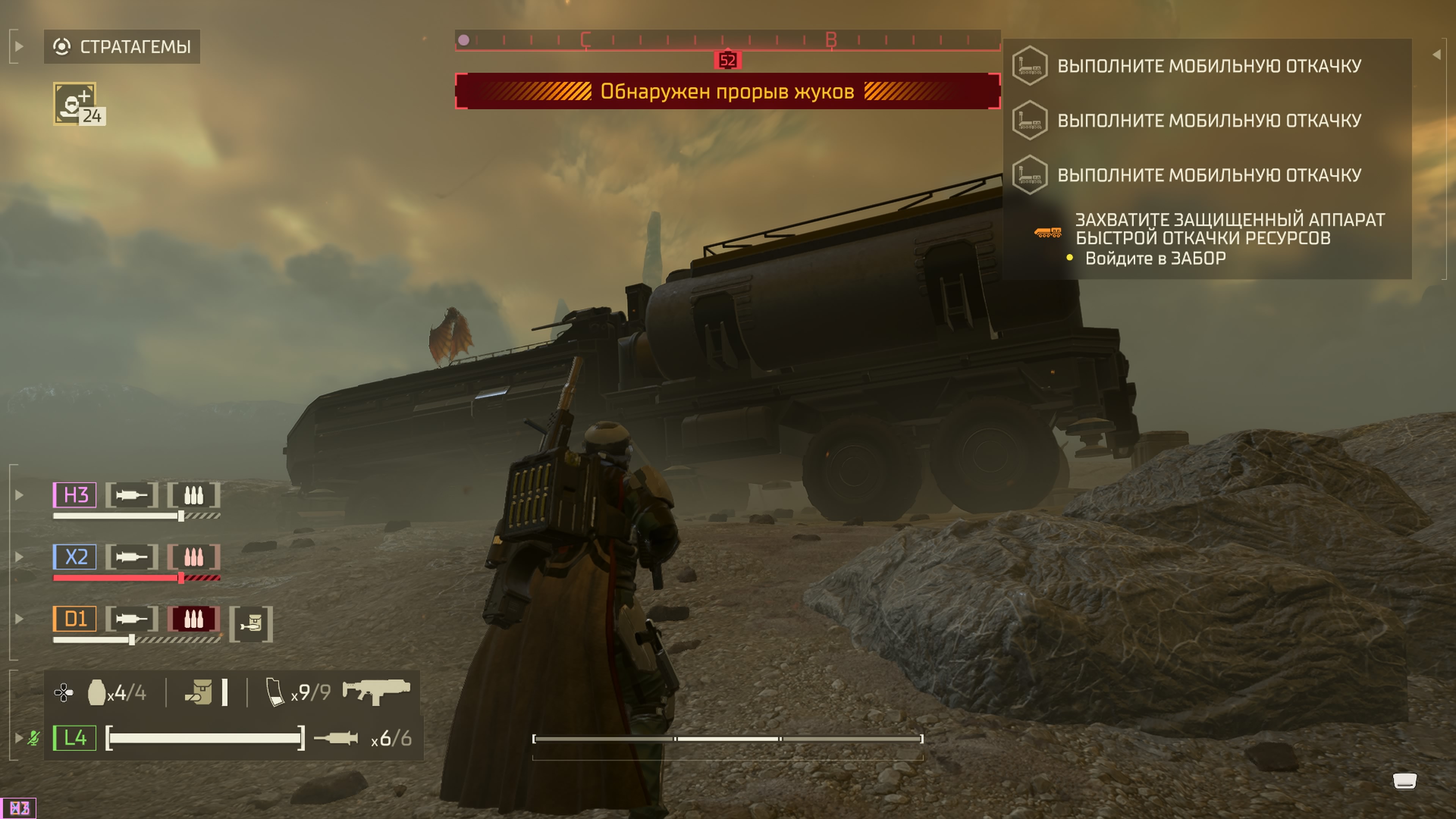Select squad member tag H3
Screen dimensions: 1456x819
tap(75, 495)
